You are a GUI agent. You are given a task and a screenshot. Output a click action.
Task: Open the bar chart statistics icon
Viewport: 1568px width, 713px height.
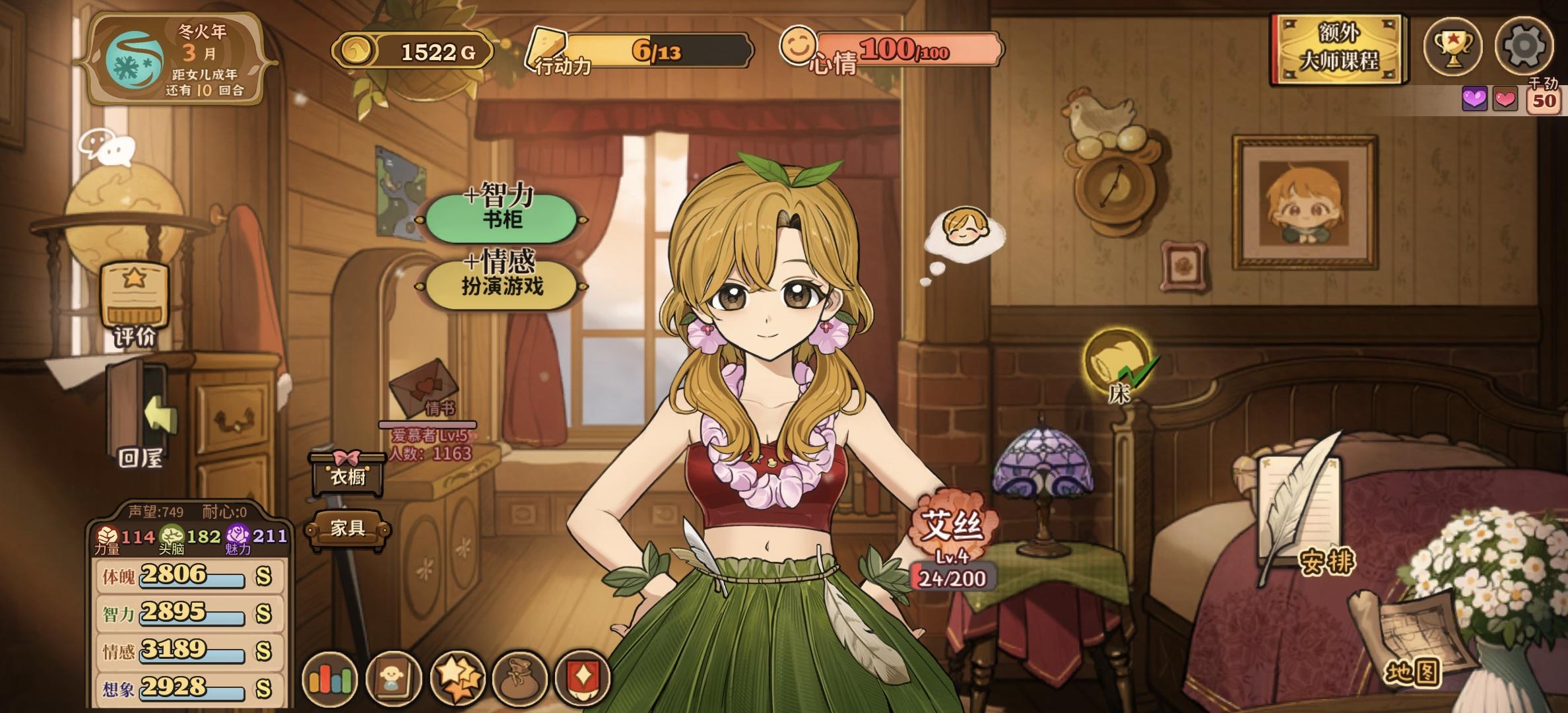[x=329, y=679]
